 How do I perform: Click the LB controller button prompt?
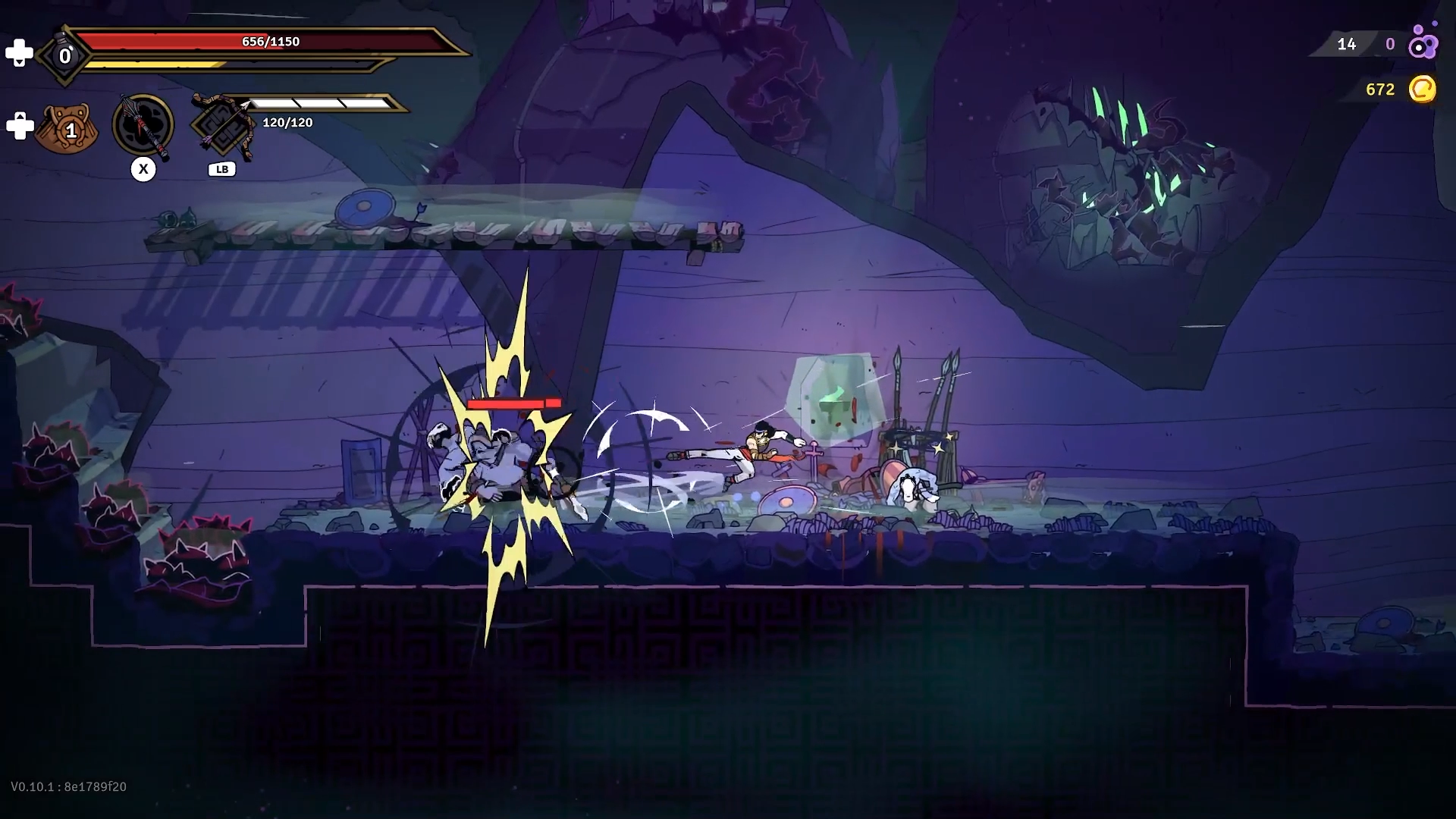point(221,169)
